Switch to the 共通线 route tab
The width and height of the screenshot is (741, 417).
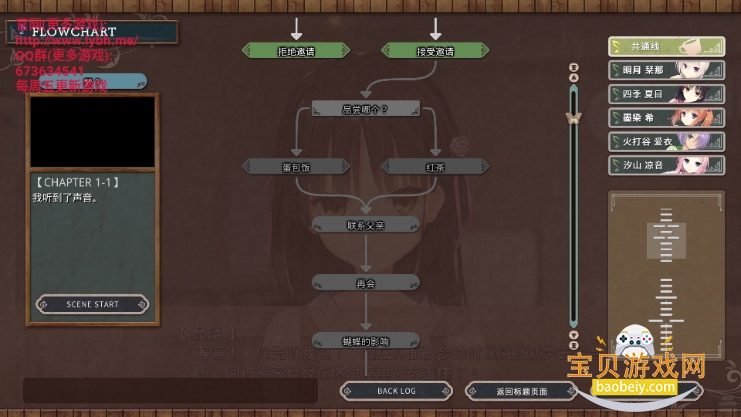[x=666, y=47]
